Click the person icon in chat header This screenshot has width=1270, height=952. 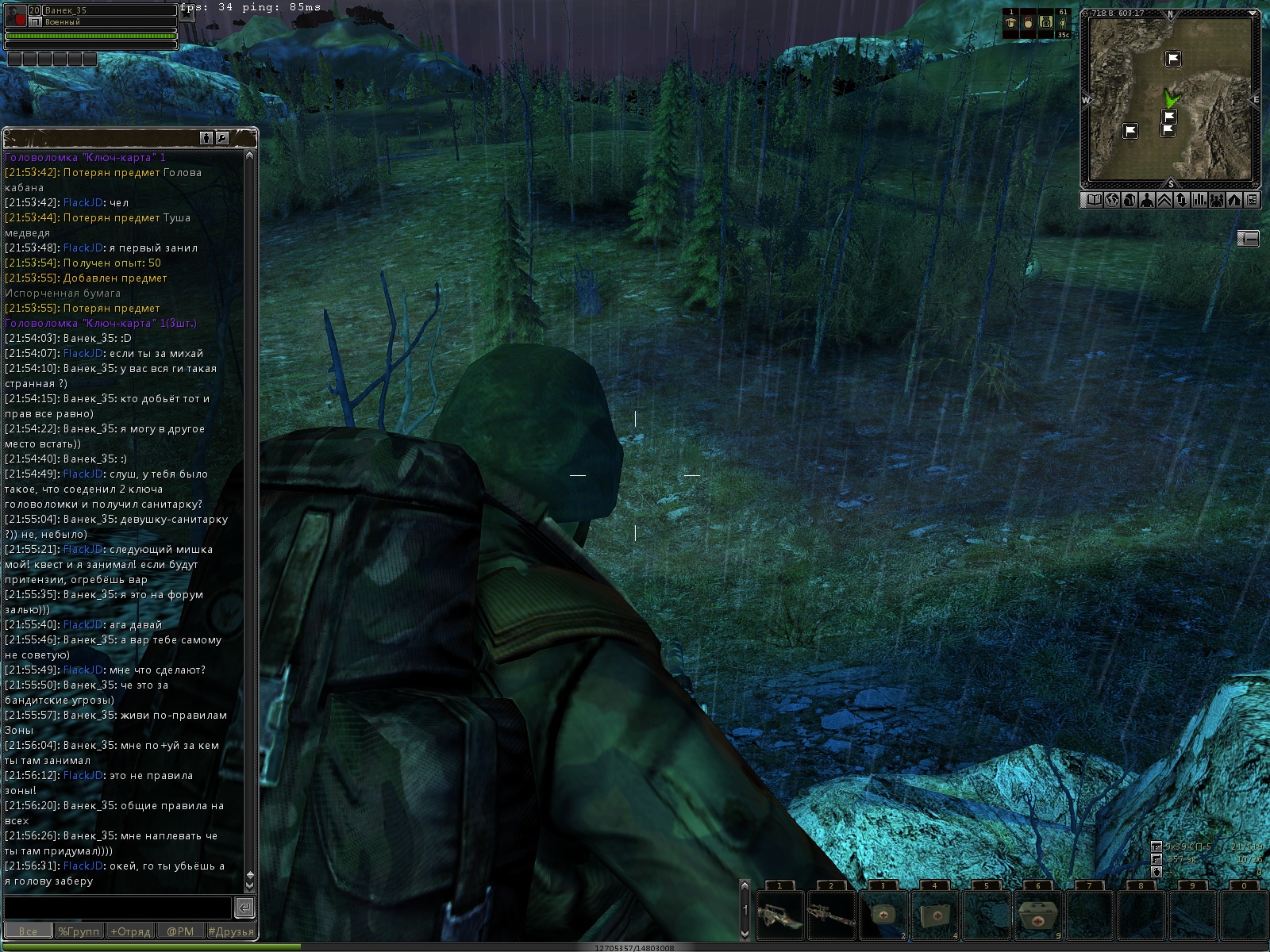(206, 138)
